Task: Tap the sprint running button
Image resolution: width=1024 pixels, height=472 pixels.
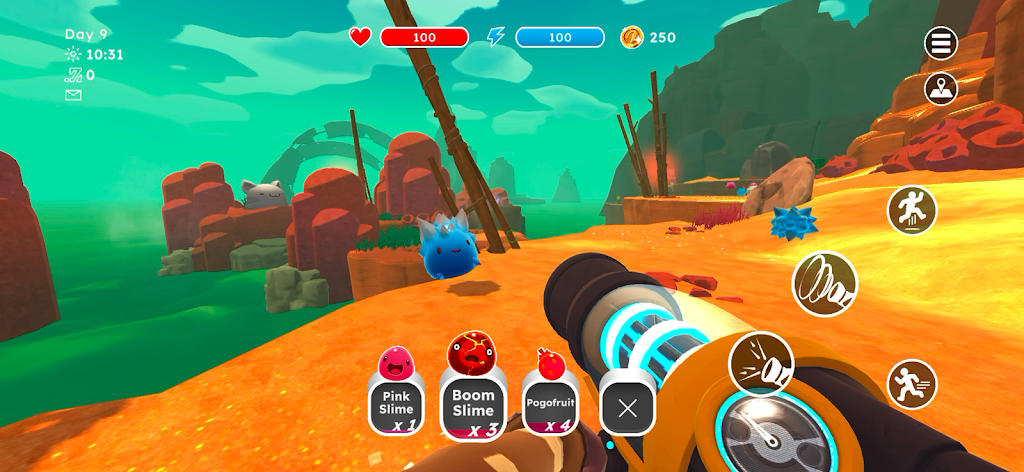Action: click(911, 383)
